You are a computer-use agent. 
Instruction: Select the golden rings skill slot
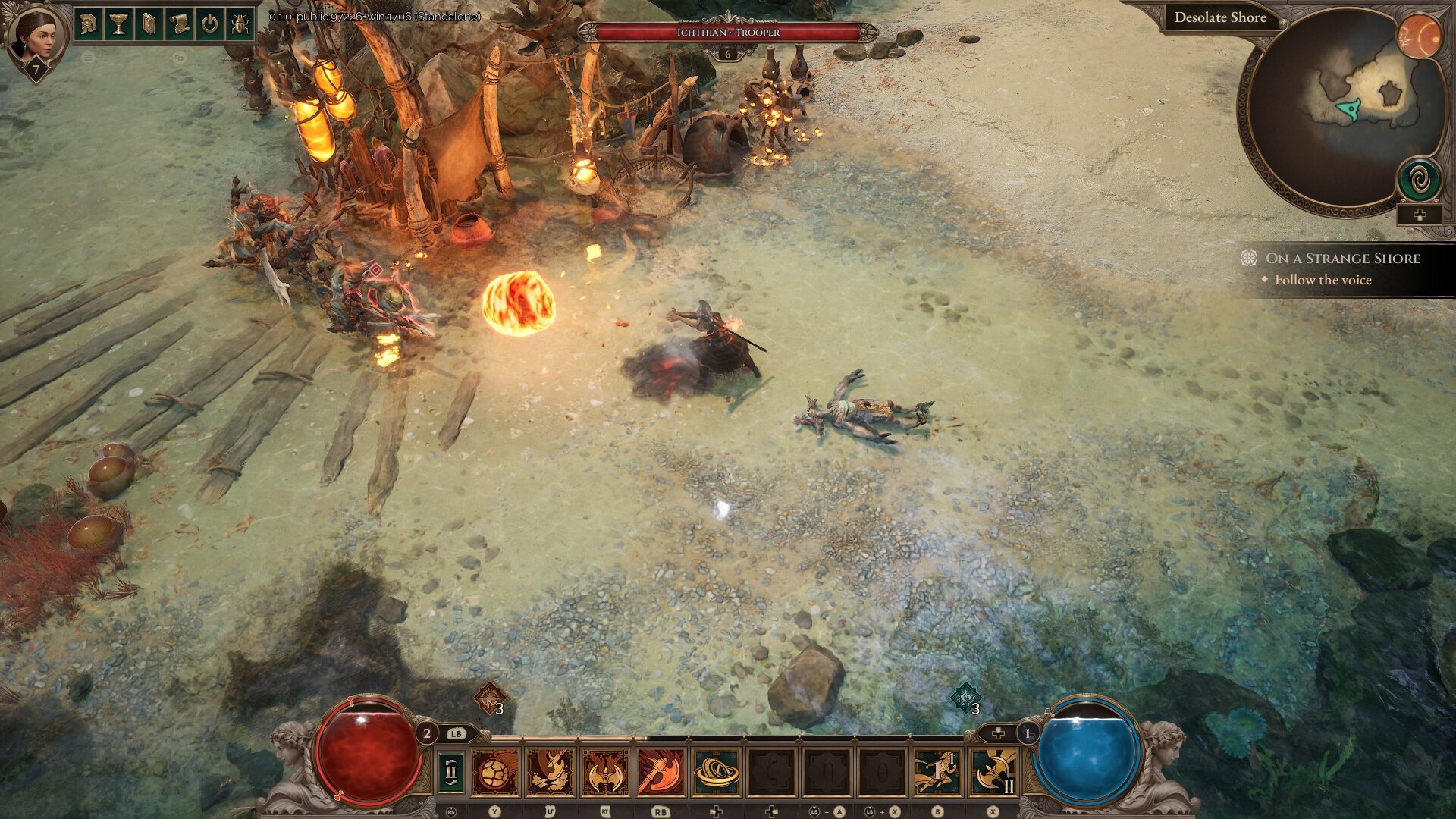(715, 772)
